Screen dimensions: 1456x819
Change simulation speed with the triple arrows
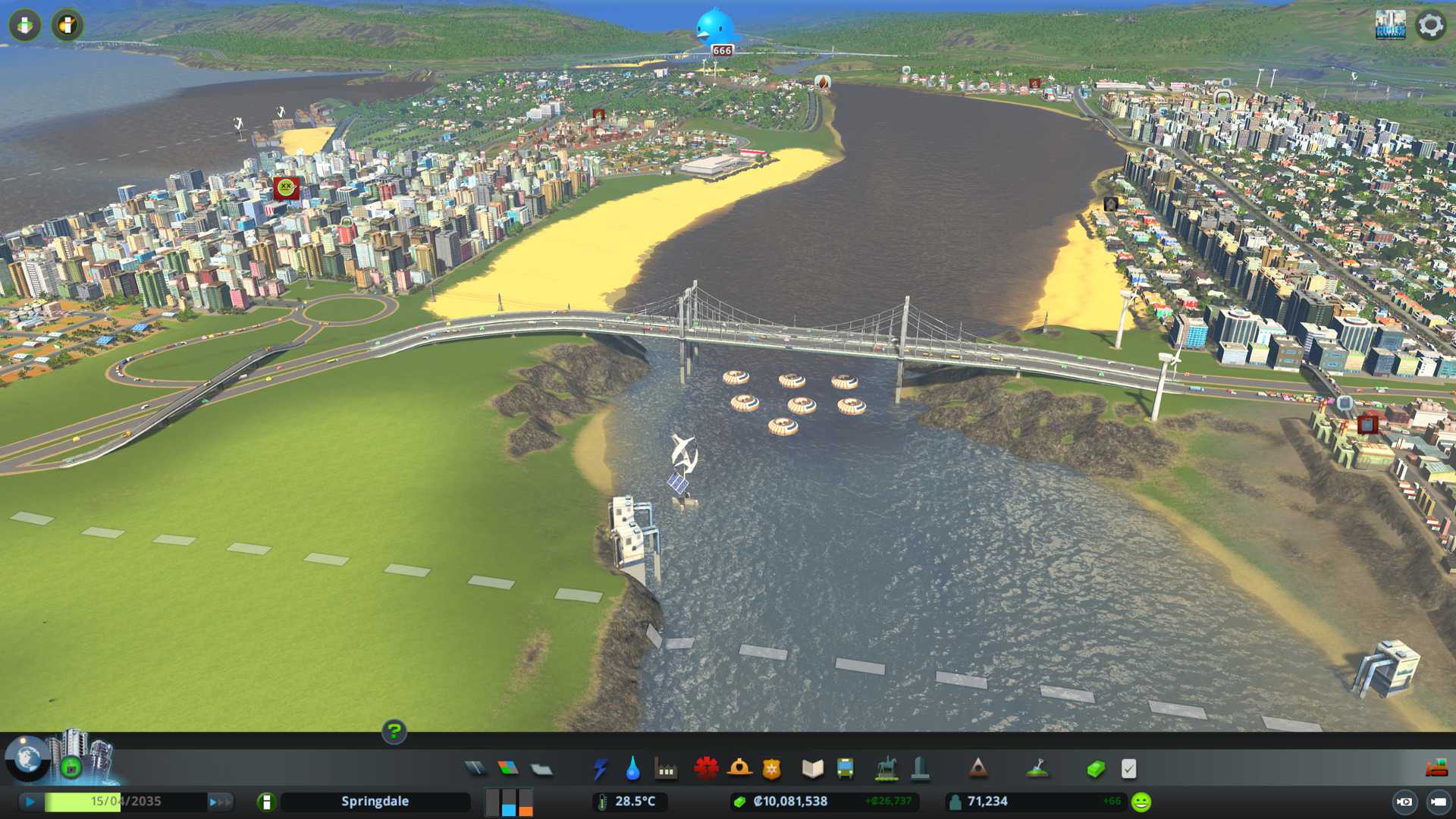(x=220, y=802)
